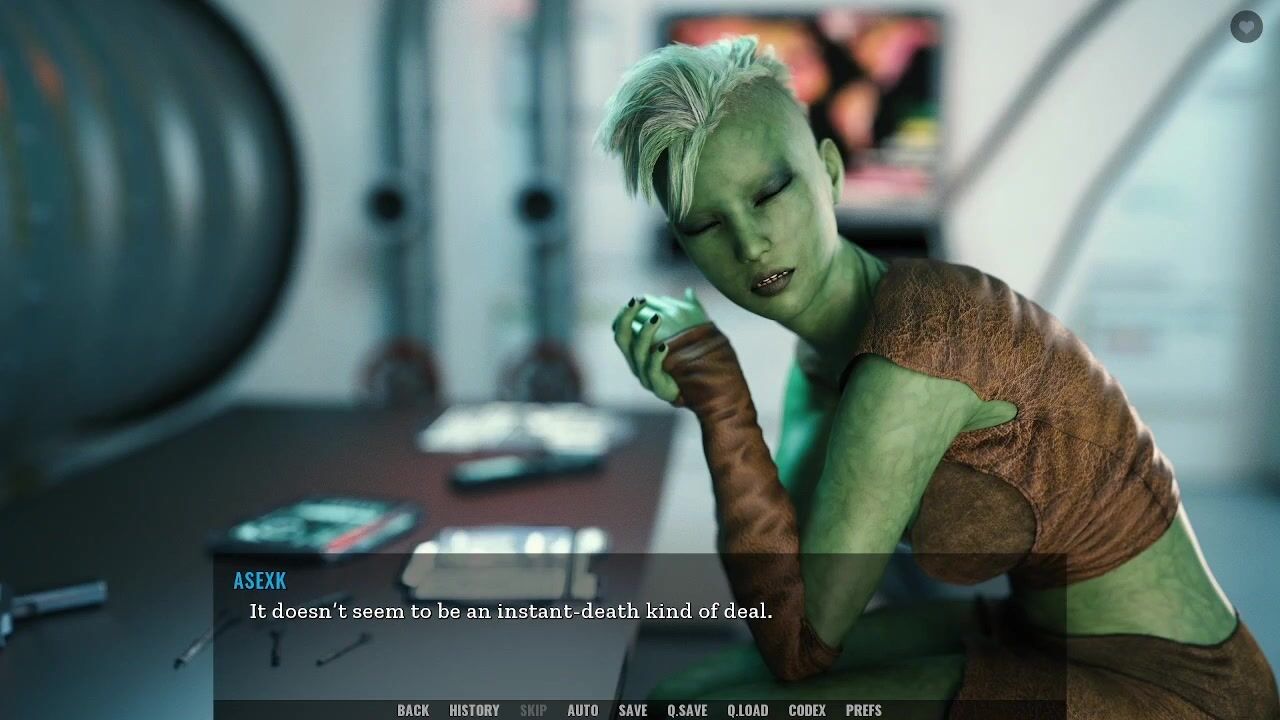Open the dialogue HISTORY log

474,710
